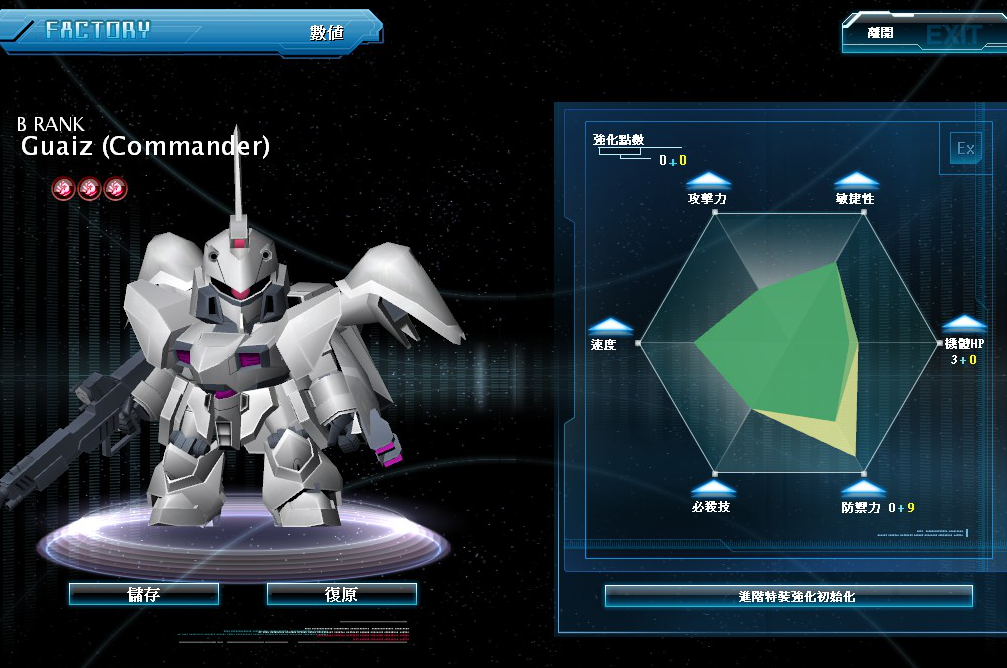
Task: Add a point to 必殺技 arrow
Action: (x=713, y=488)
